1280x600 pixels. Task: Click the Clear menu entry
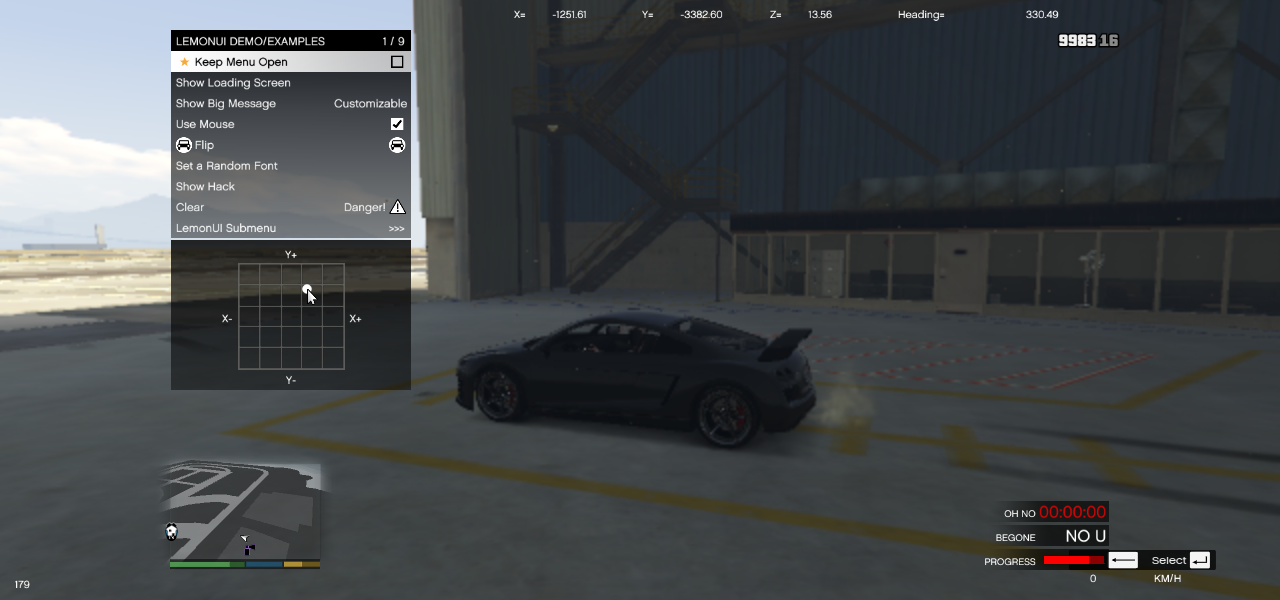[190, 208]
